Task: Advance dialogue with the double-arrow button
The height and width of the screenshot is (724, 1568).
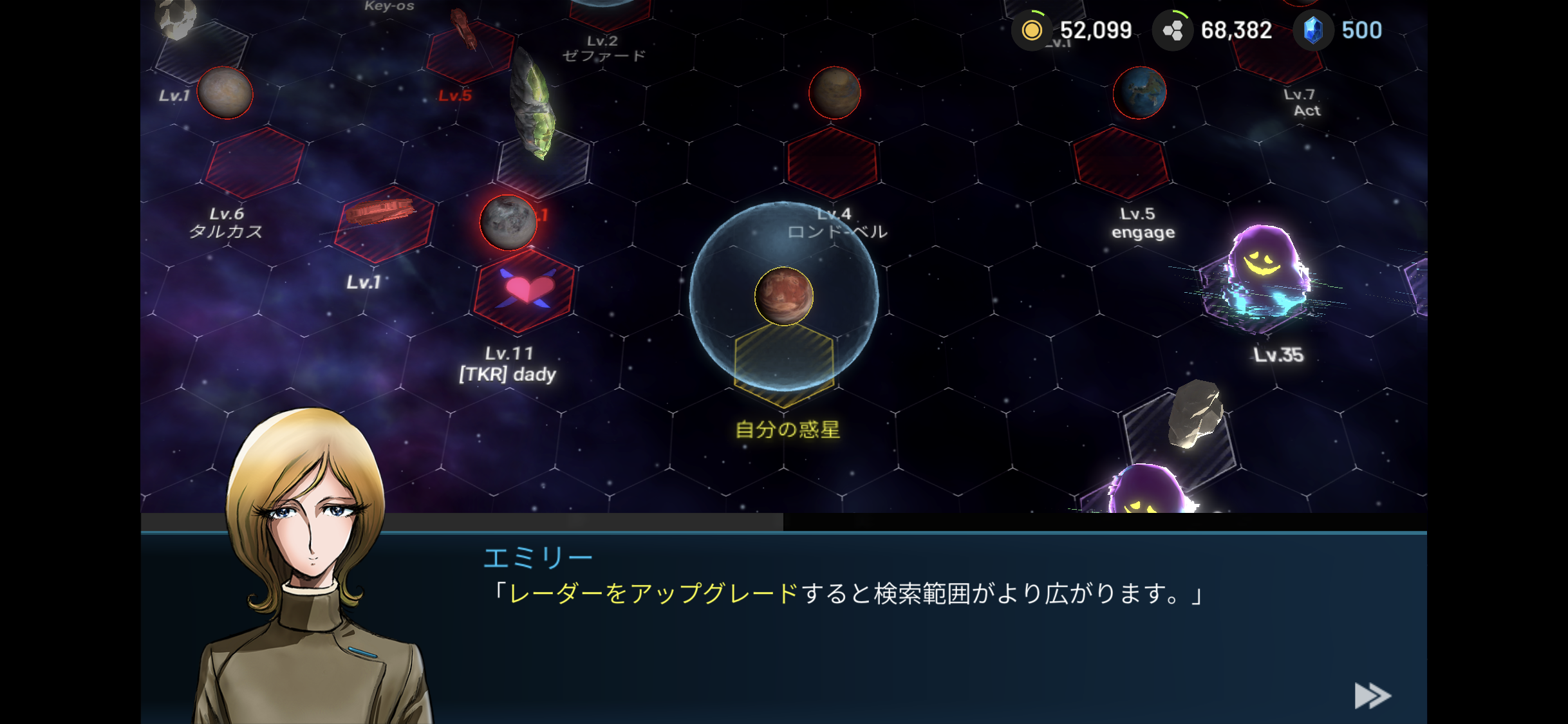Action: point(1372,696)
